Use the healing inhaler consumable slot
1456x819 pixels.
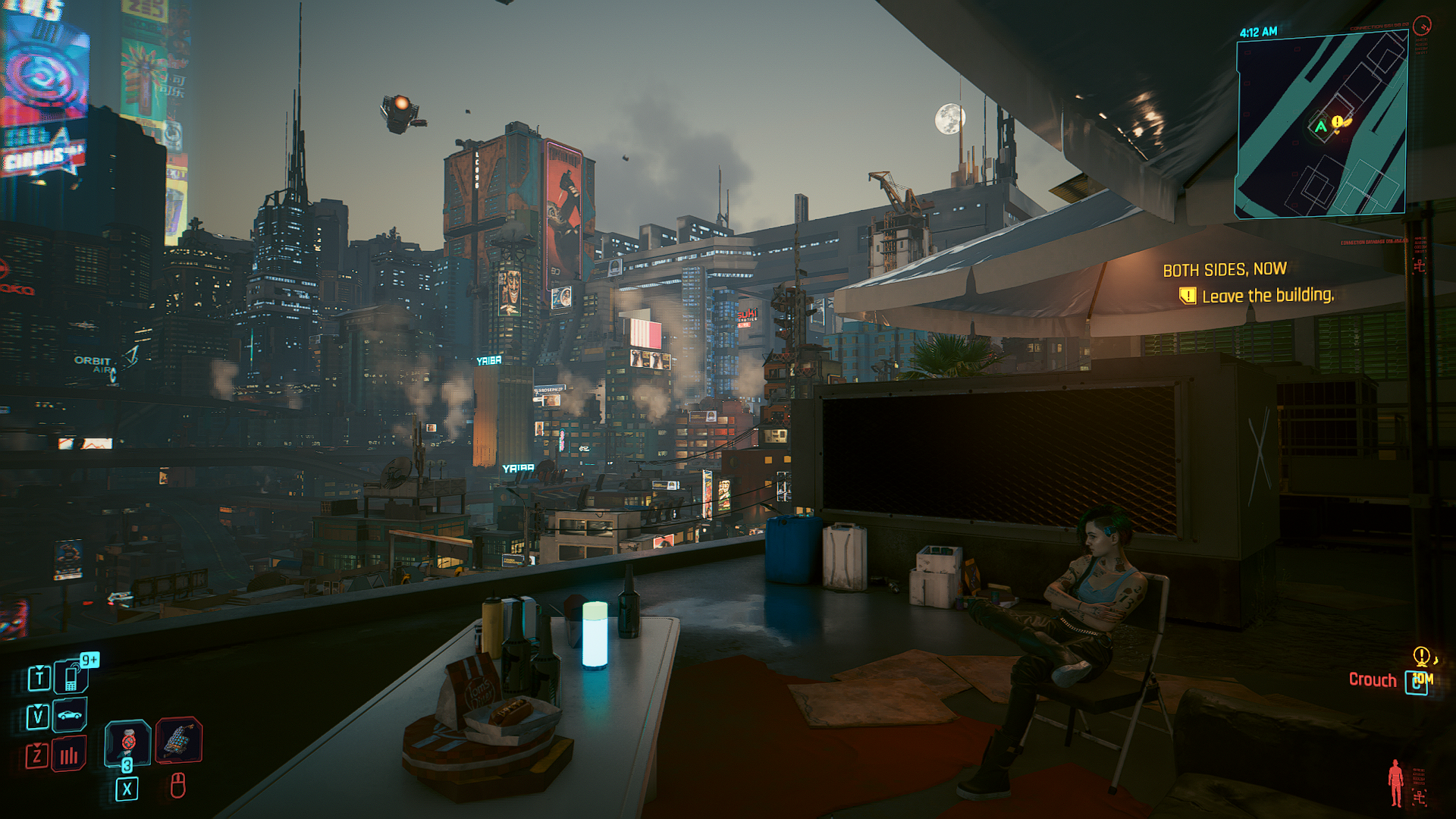click(127, 741)
